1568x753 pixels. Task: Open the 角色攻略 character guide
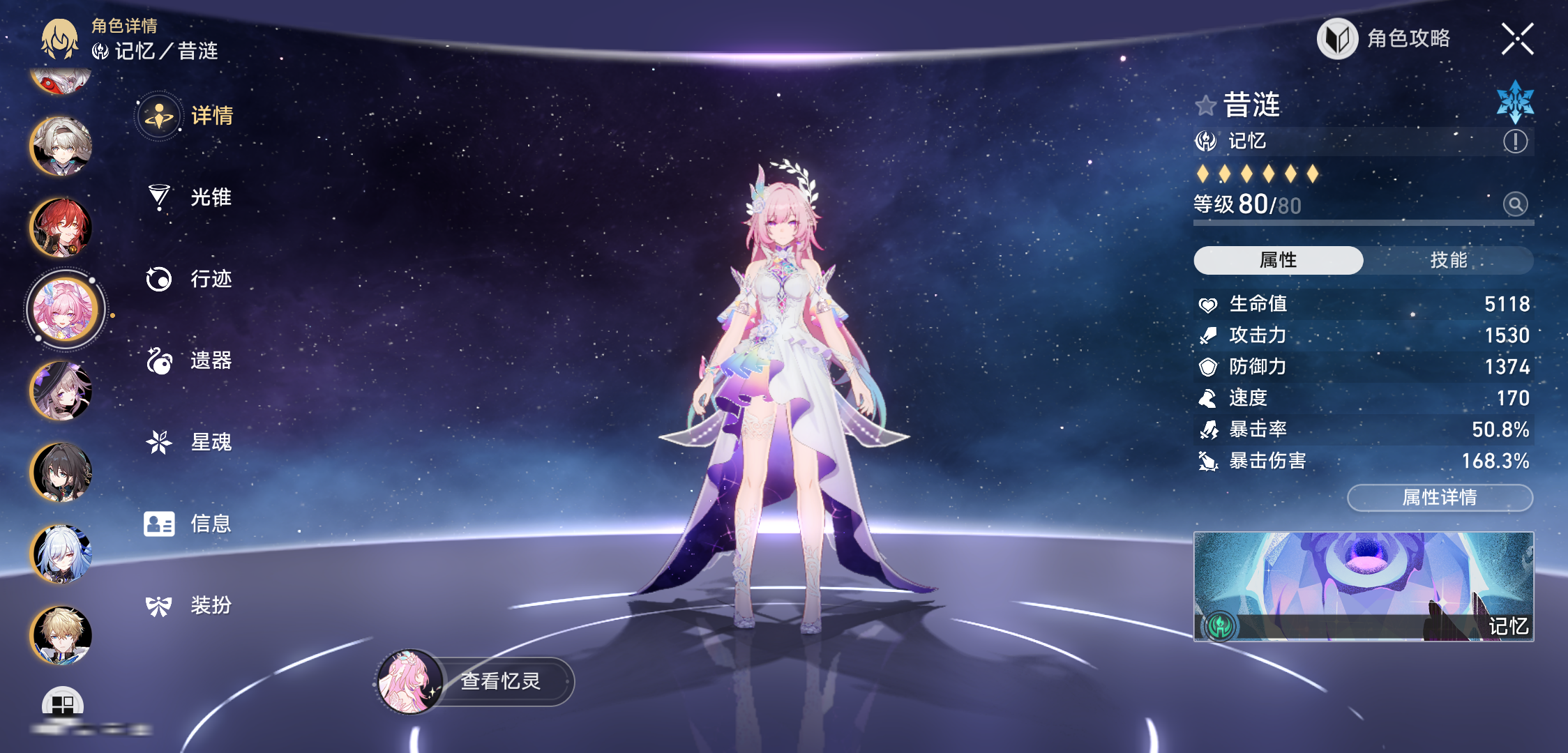click(1385, 39)
